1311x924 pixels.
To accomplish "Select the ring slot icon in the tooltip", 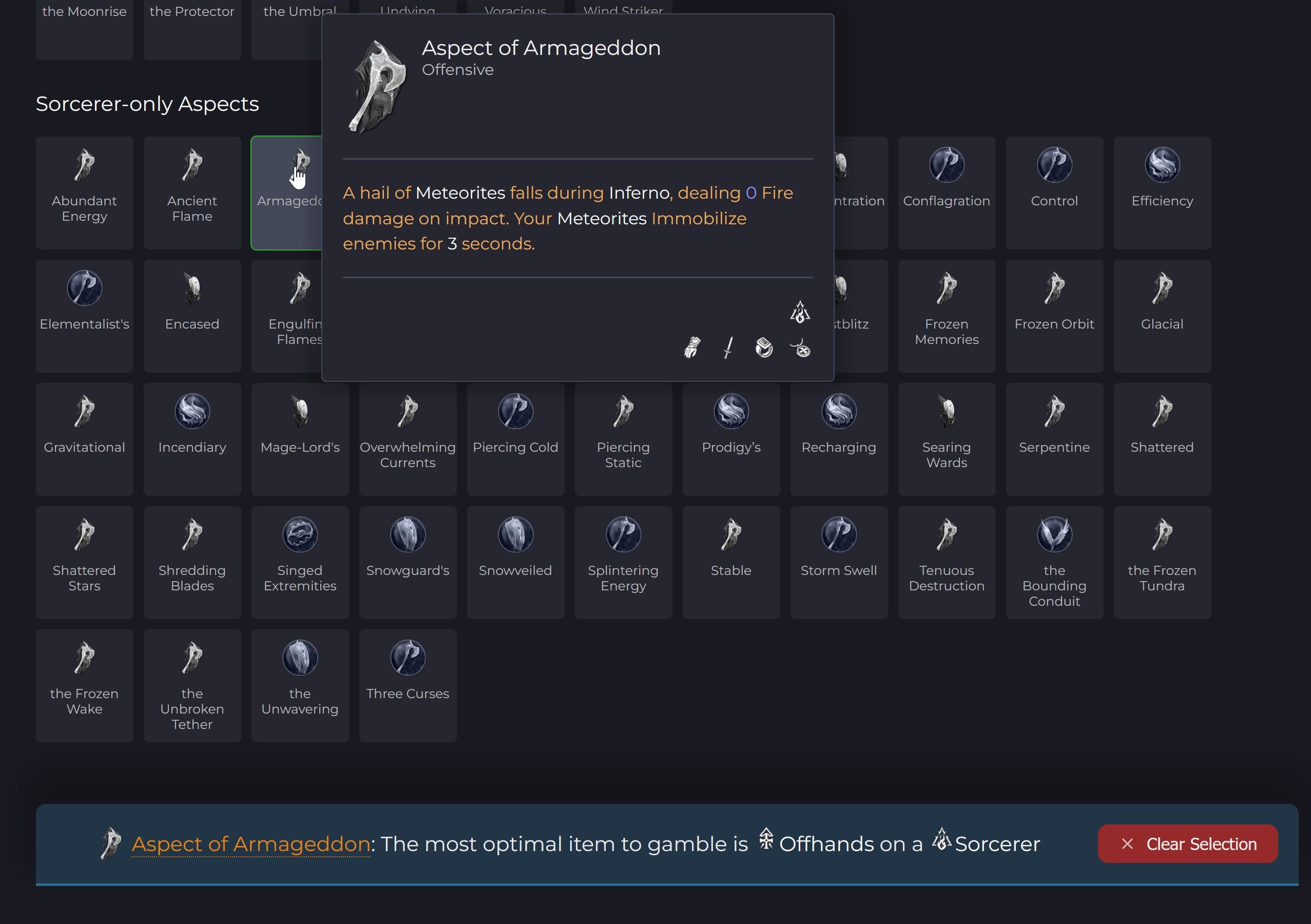I will [x=764, y=349].
